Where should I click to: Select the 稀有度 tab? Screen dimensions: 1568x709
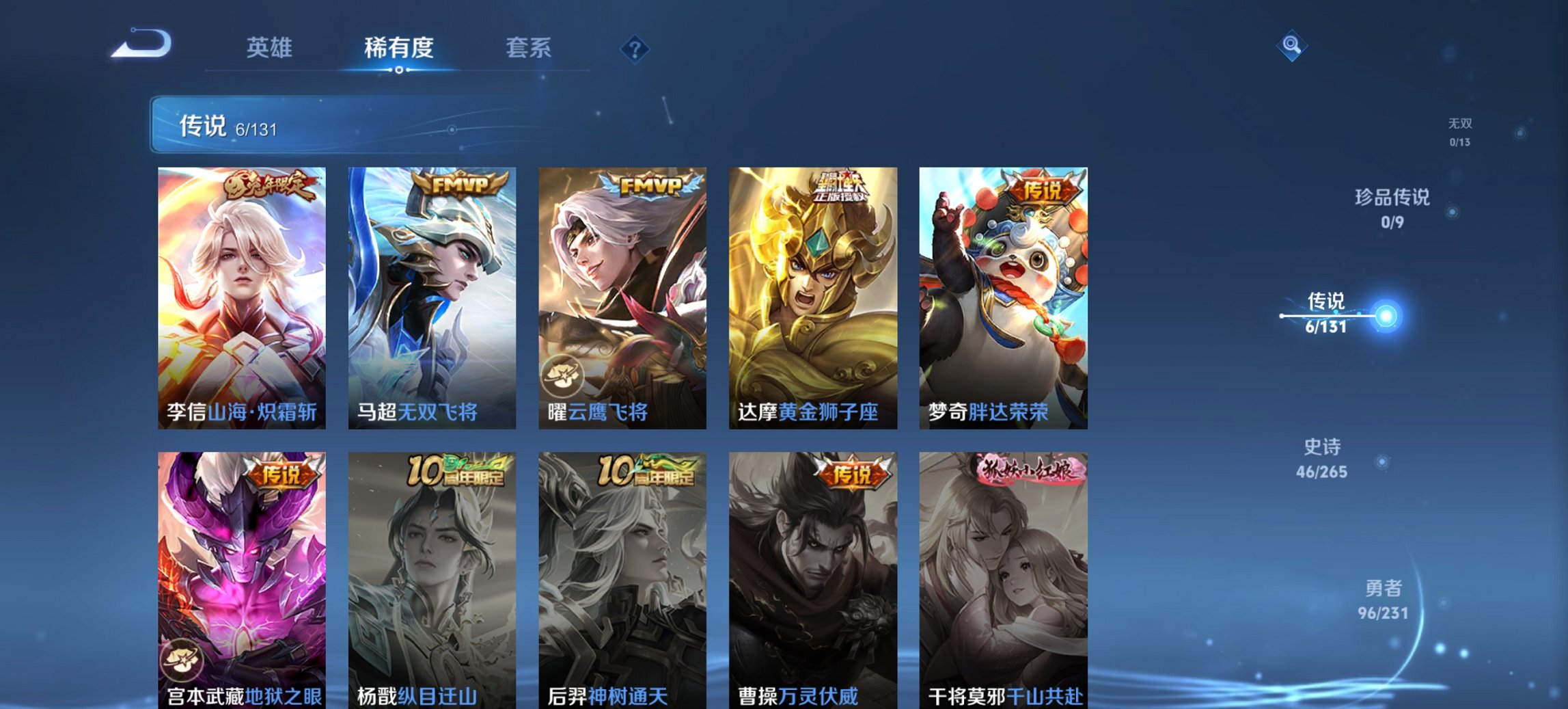[x=398, y=48]
